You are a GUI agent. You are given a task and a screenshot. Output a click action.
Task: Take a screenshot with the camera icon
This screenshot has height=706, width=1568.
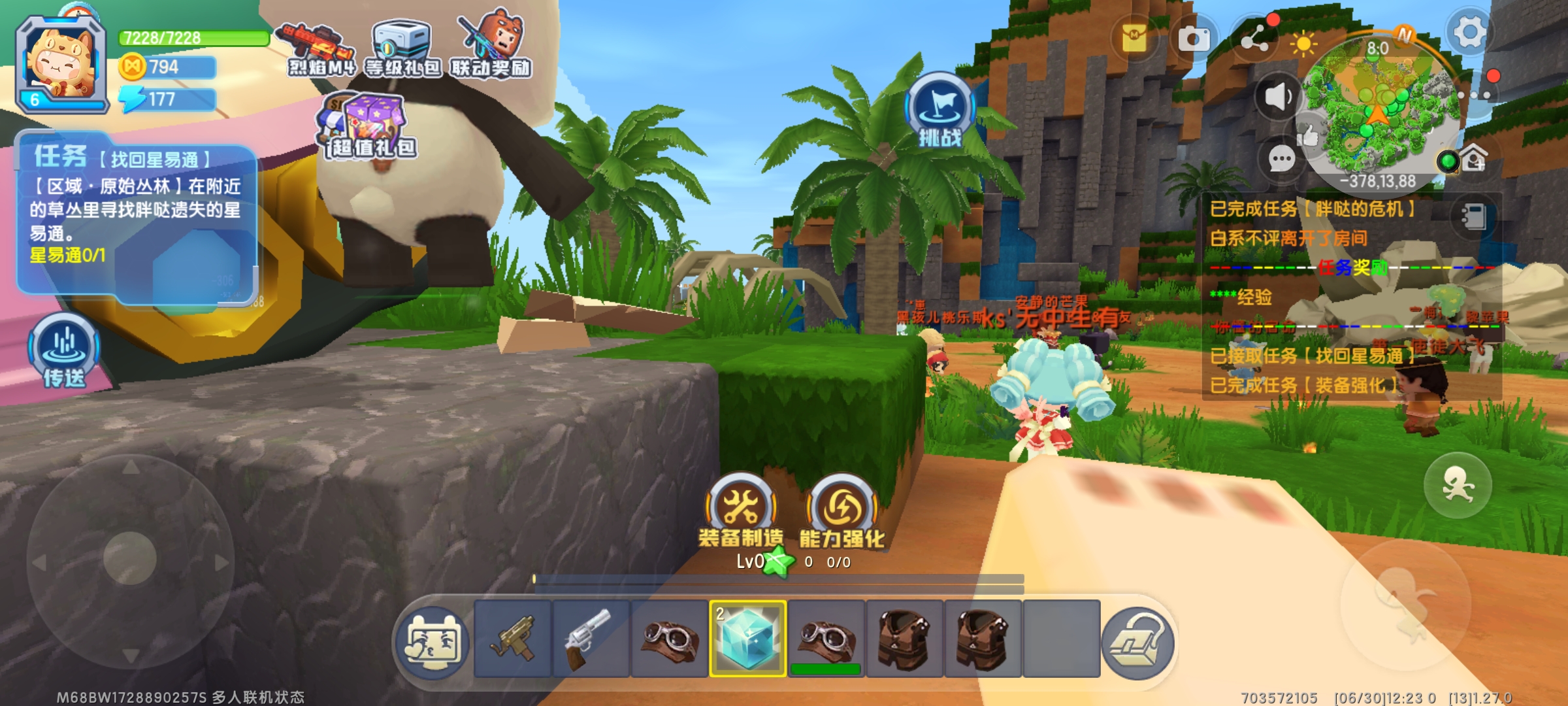pyautogui.click(x=1194, y=39)
